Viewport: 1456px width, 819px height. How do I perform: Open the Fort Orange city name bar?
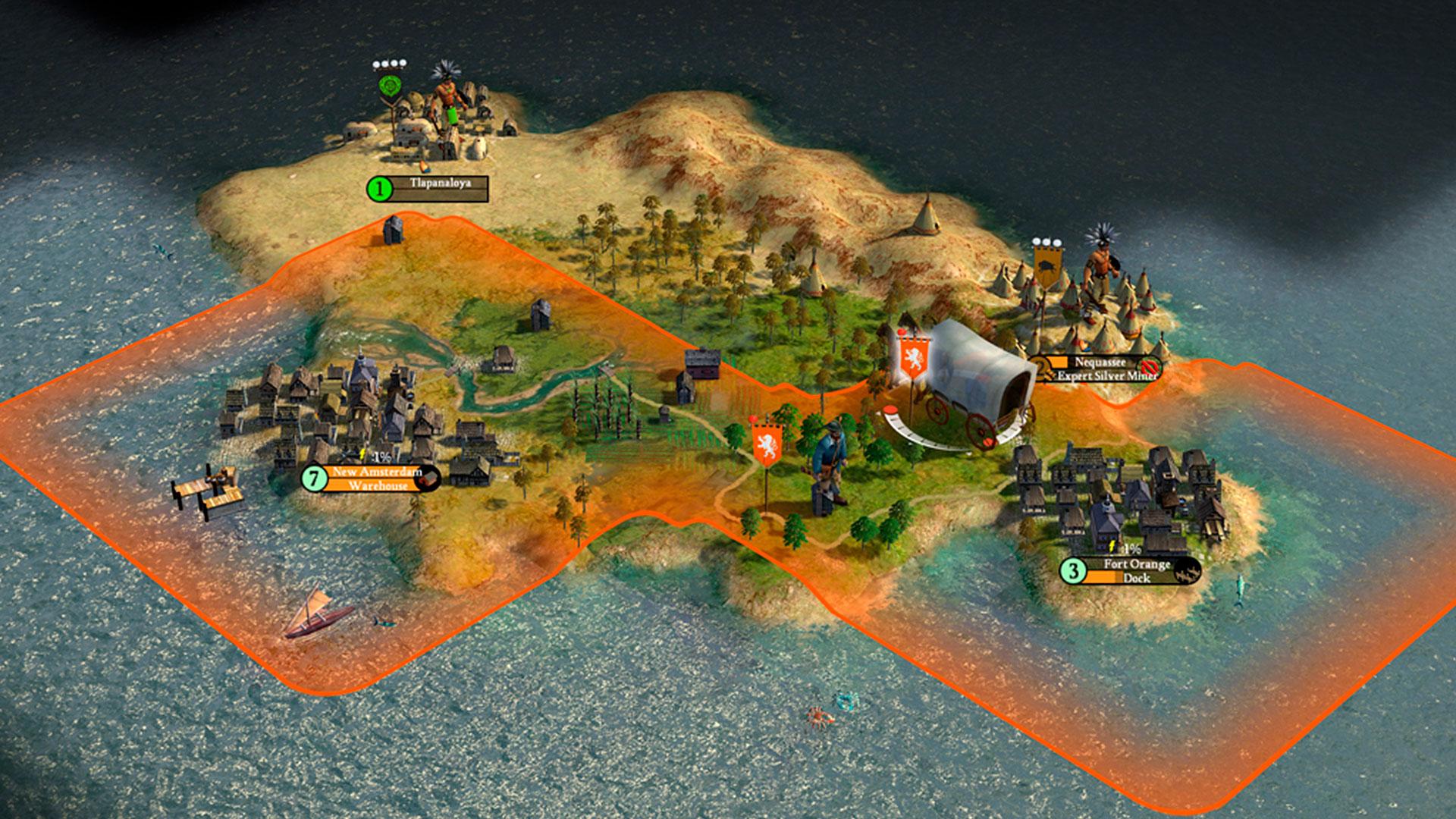click(1136, 565)
